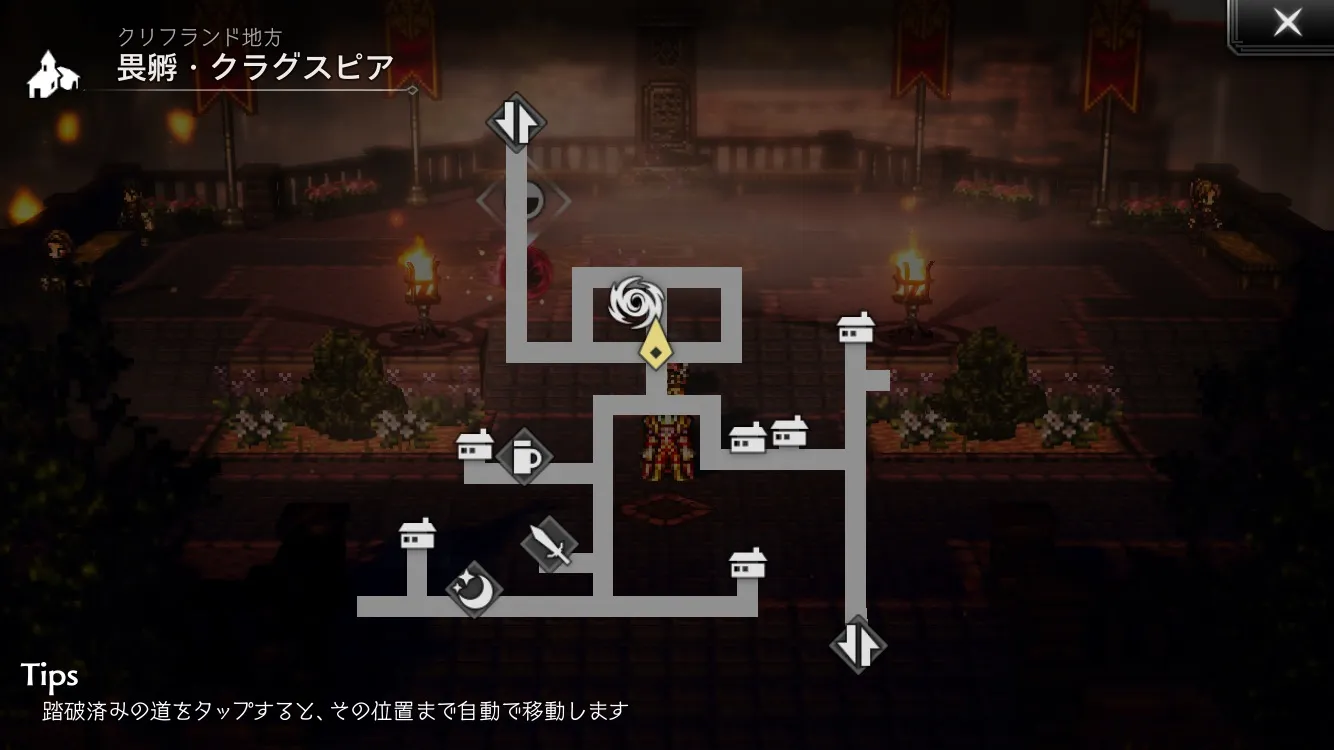Tap the swirling vortex map marker
This screenshot has width=1334, height=750.
pos(633,302)
